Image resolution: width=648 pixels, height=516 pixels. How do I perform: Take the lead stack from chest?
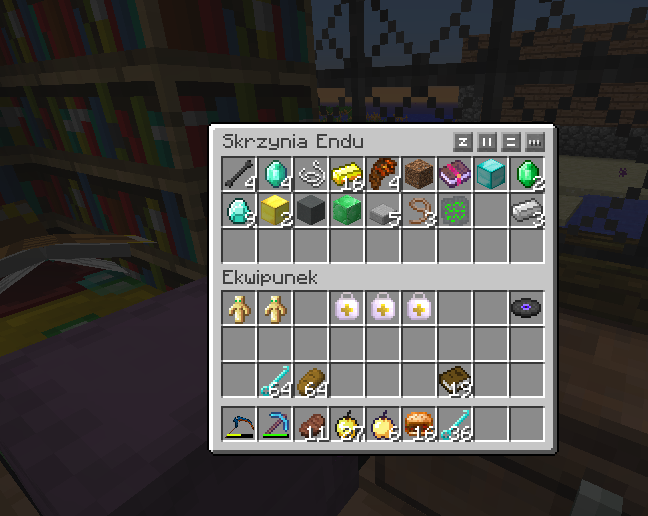(419, 210)
